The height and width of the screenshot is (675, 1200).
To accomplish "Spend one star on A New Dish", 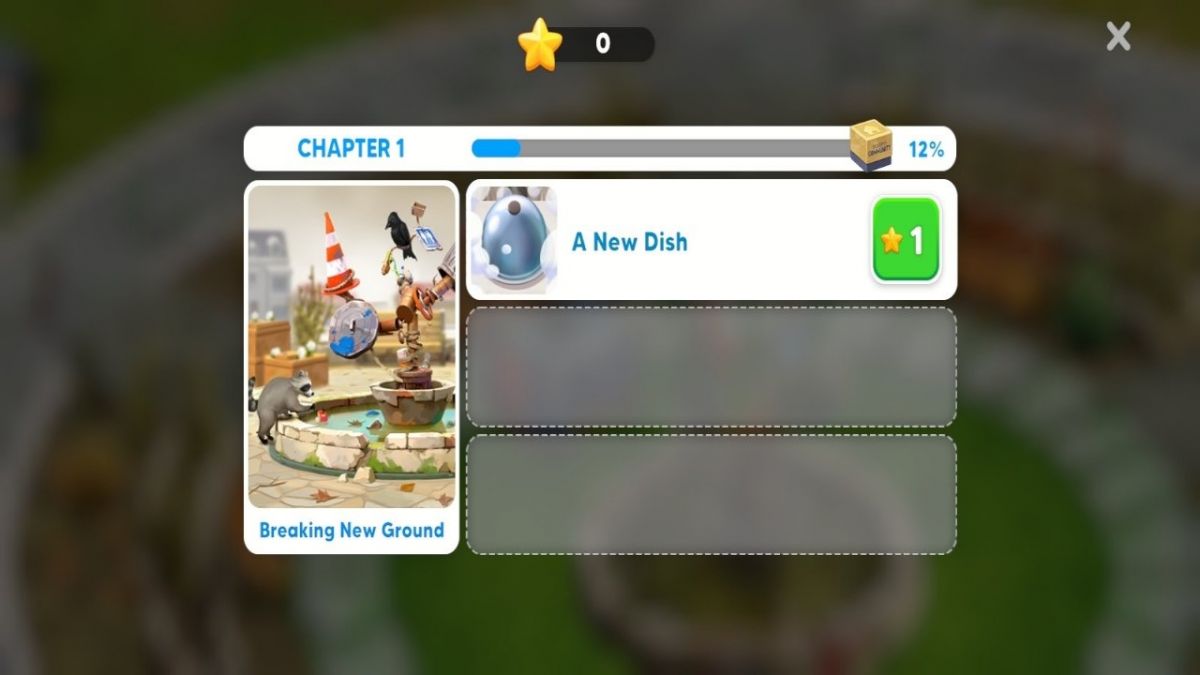I will tap(906, 240).
